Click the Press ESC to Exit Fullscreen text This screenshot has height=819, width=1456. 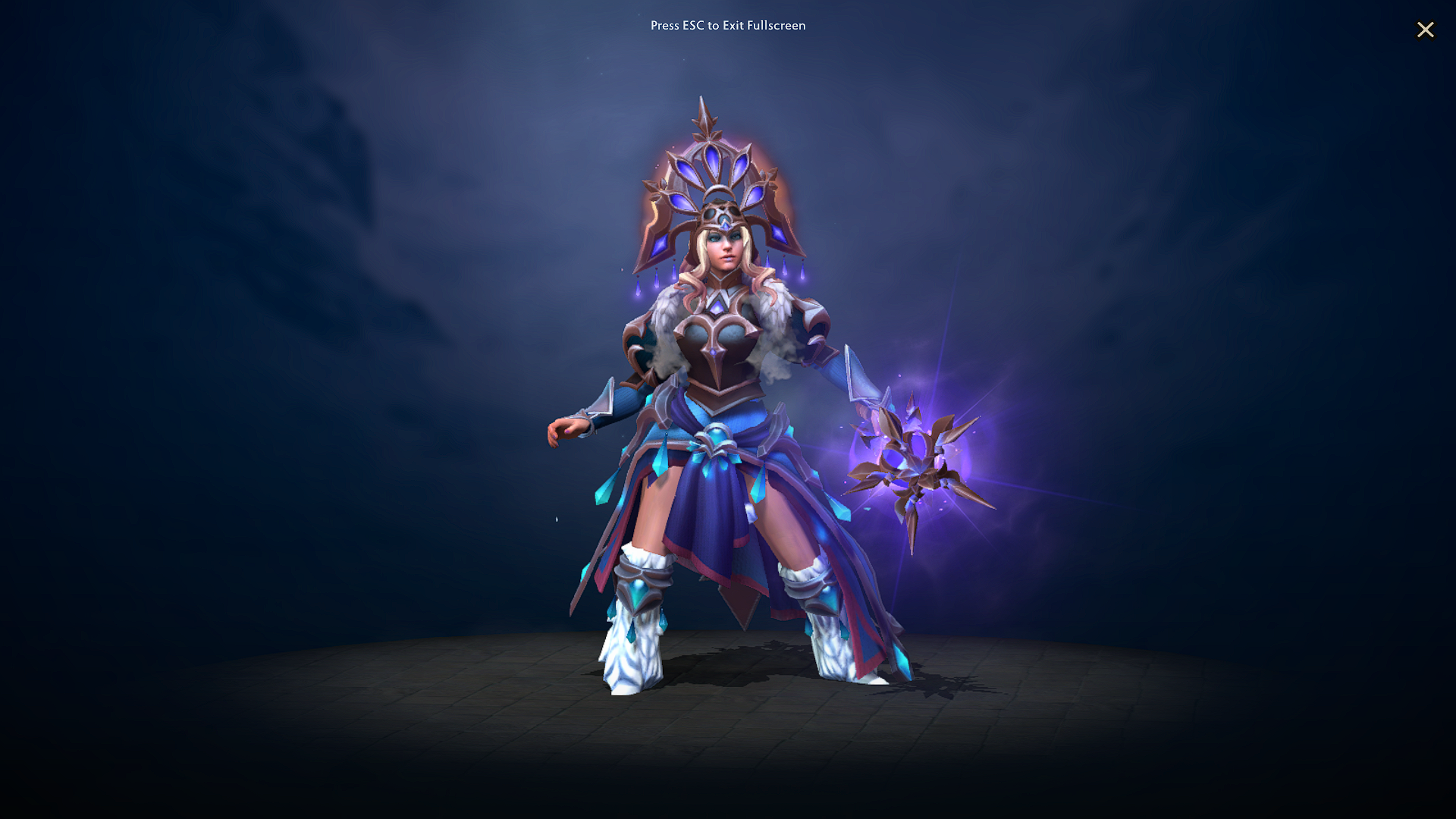click(728, 25)
